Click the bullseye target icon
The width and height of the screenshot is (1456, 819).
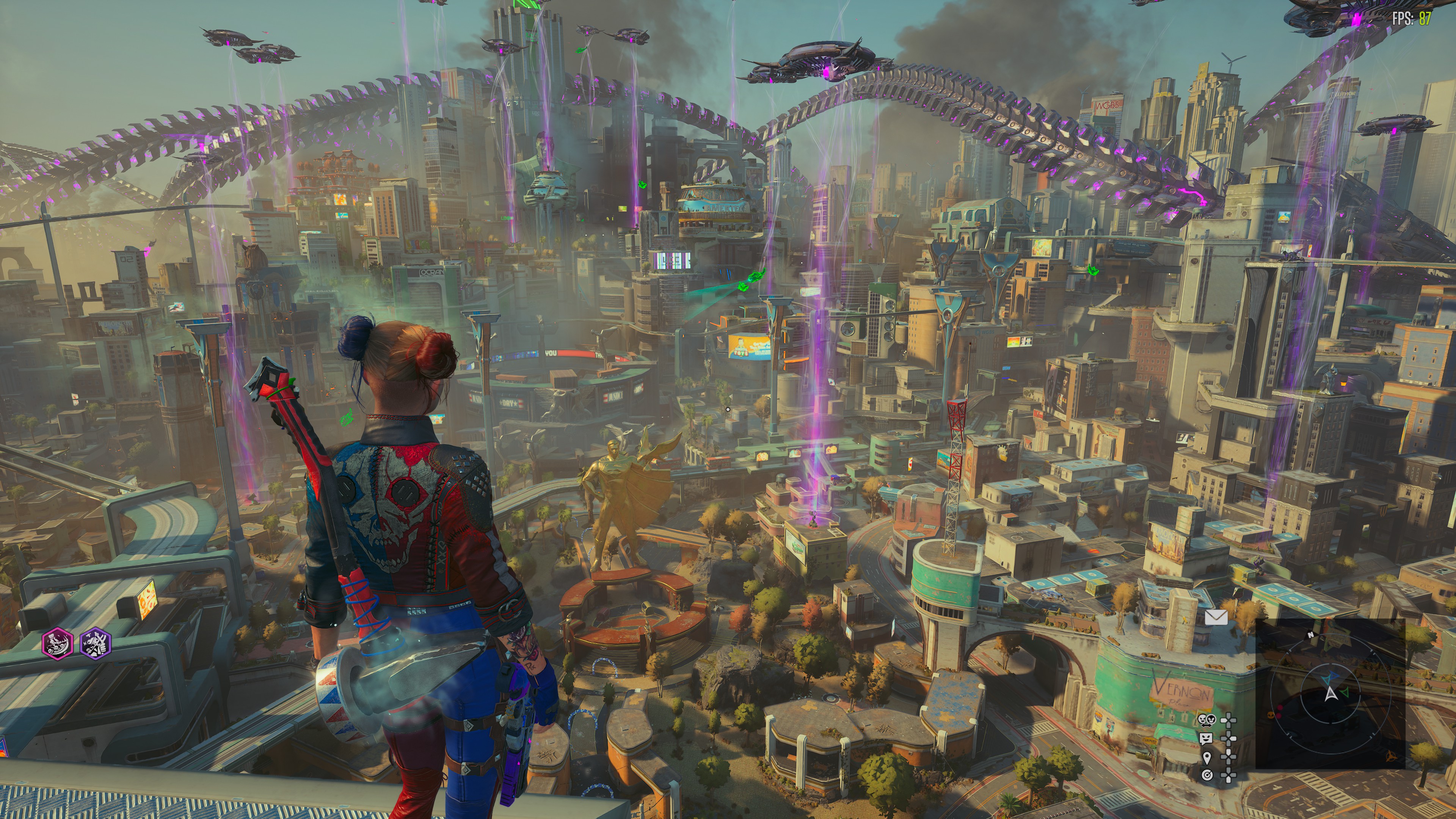[1206, 775]
